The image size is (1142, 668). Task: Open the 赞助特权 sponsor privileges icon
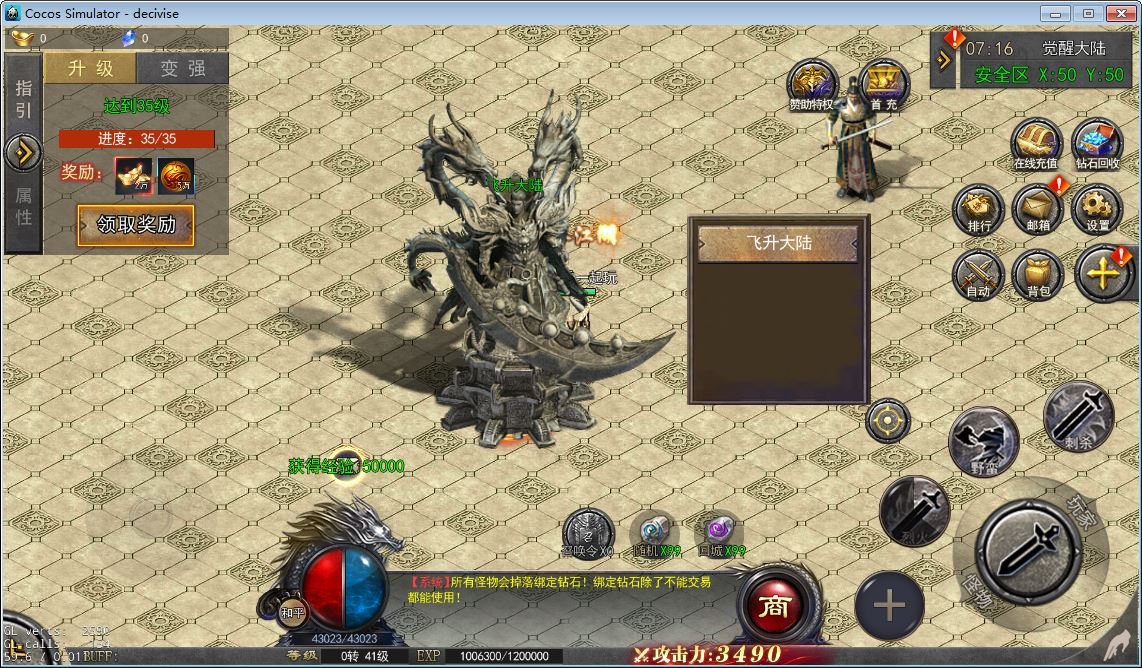[811, 83]
